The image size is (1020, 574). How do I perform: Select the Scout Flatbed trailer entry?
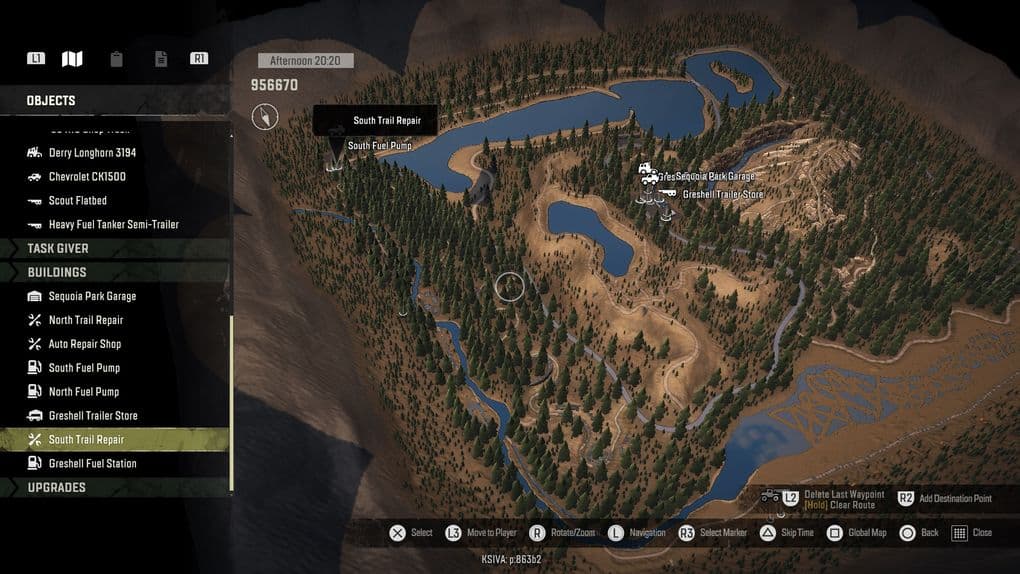pyautogui.click(x=77, y=201)
